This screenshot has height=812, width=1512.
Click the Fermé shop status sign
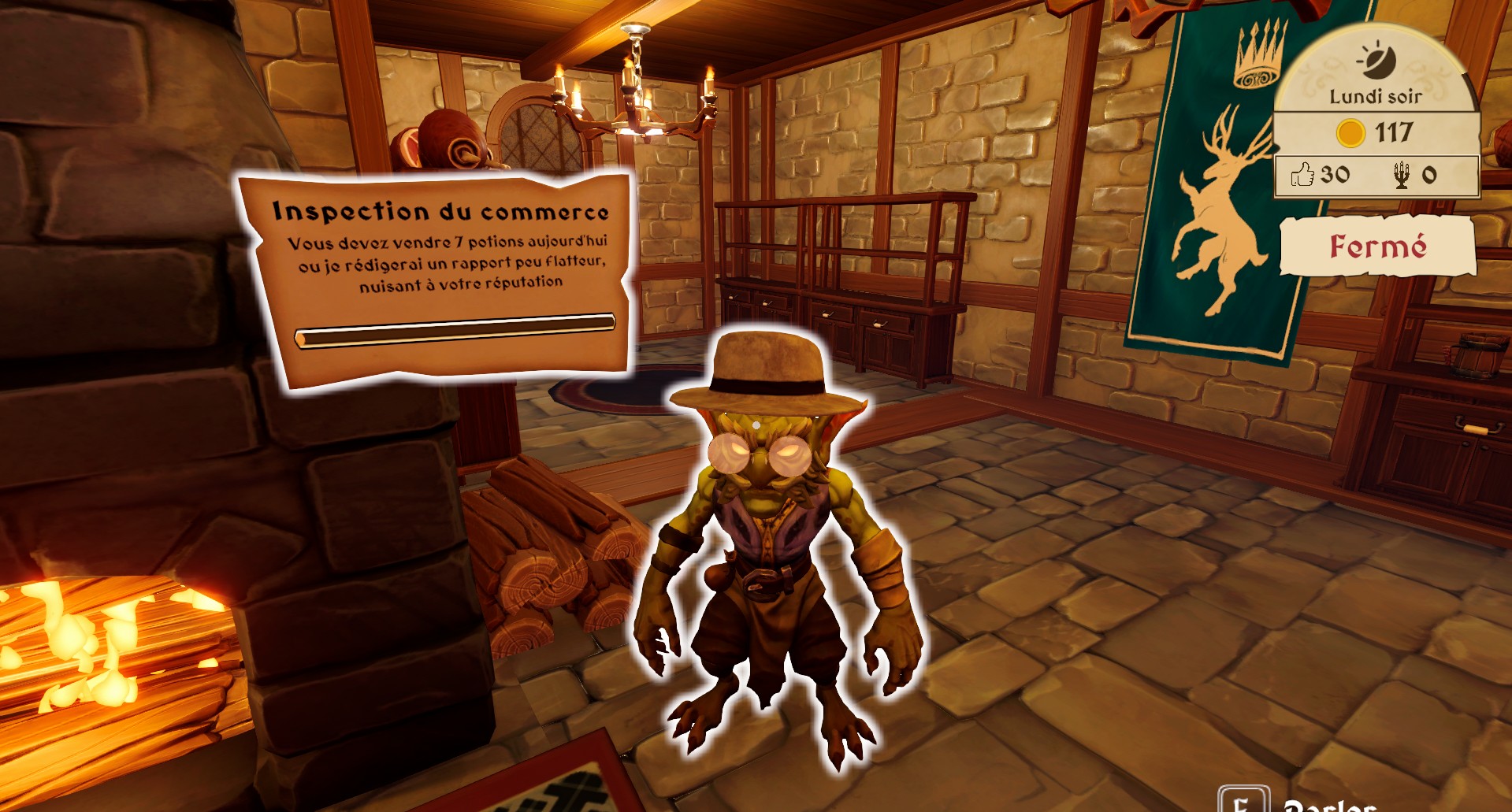point(1377,246)
